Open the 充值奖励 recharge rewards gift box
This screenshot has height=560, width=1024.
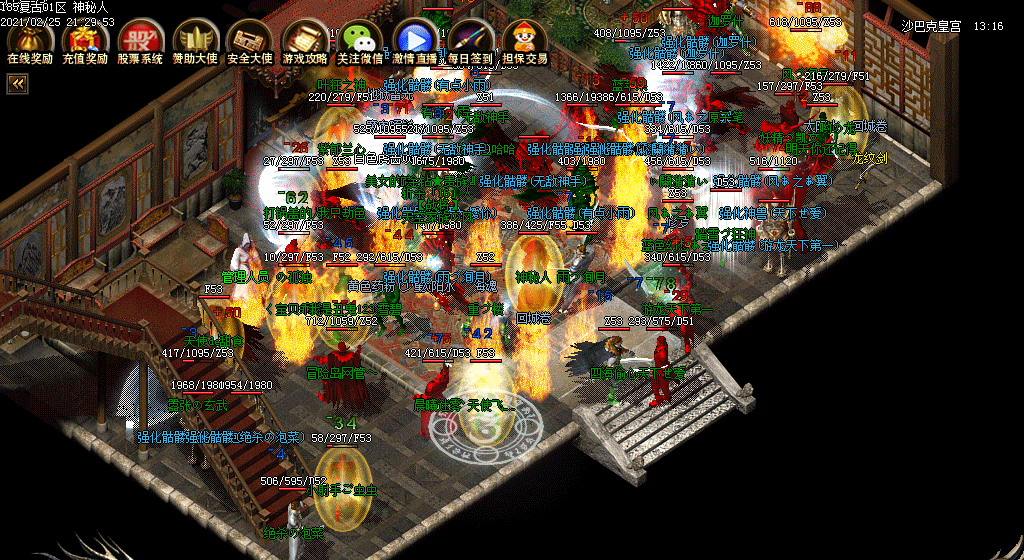(85, 40)
